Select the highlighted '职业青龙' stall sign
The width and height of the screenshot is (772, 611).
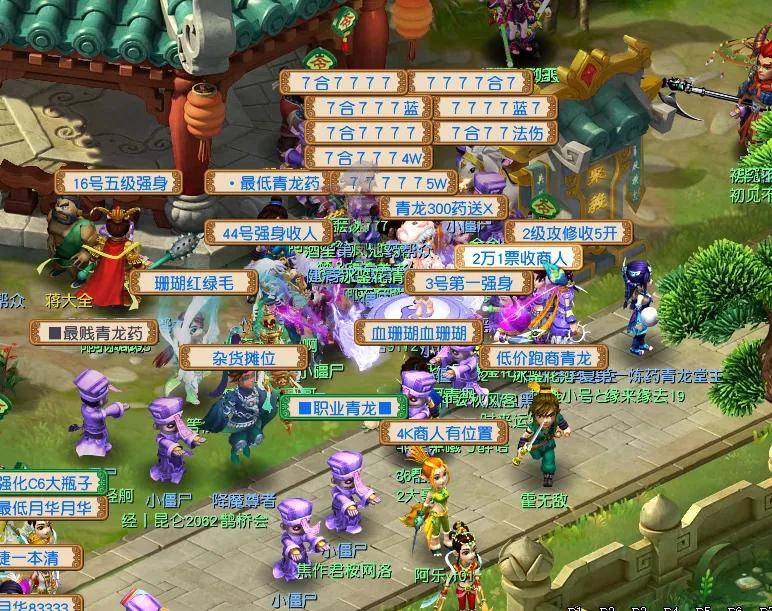pos(343,407)
